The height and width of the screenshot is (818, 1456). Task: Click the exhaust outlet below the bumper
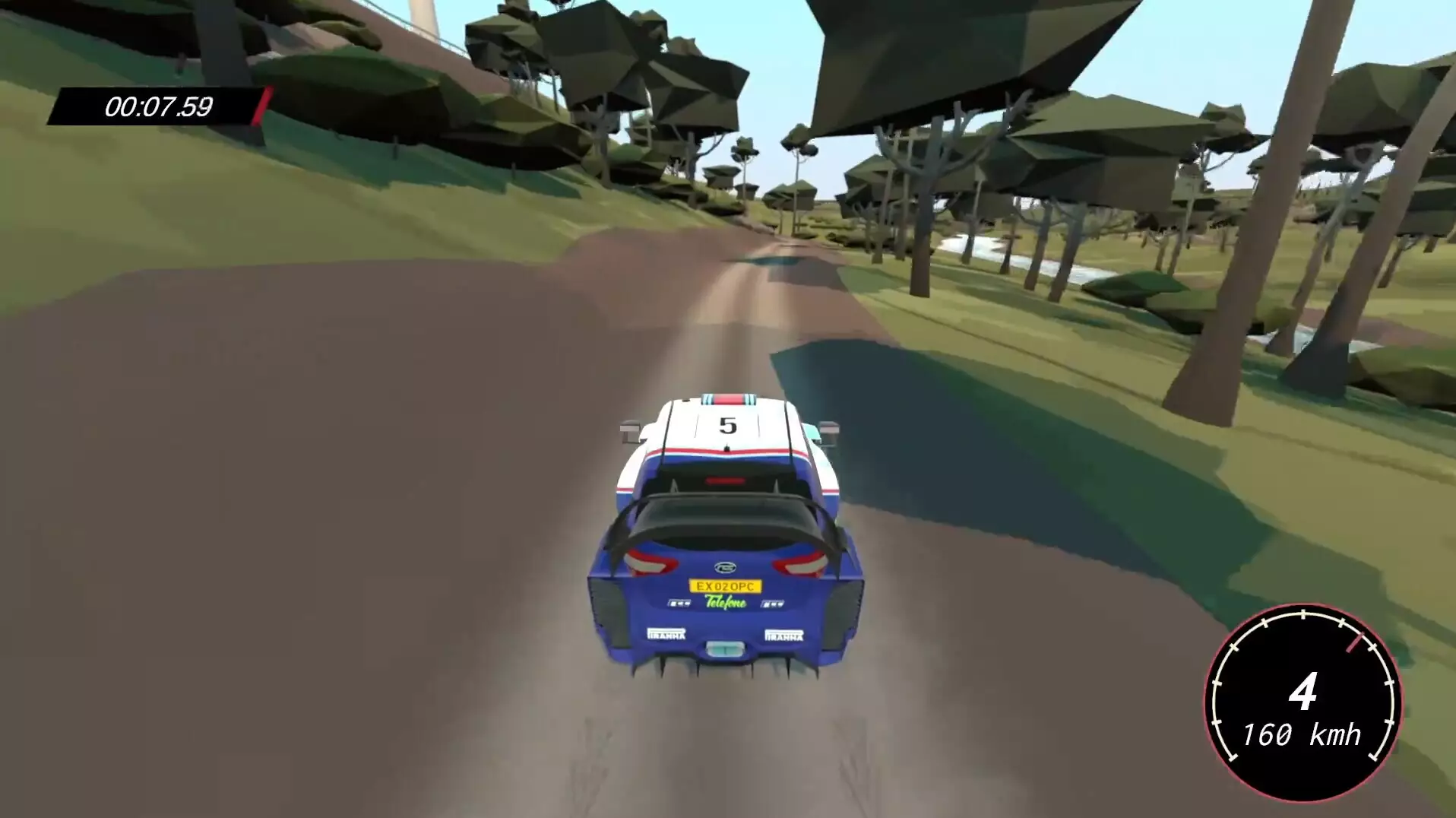pos(724,649)
